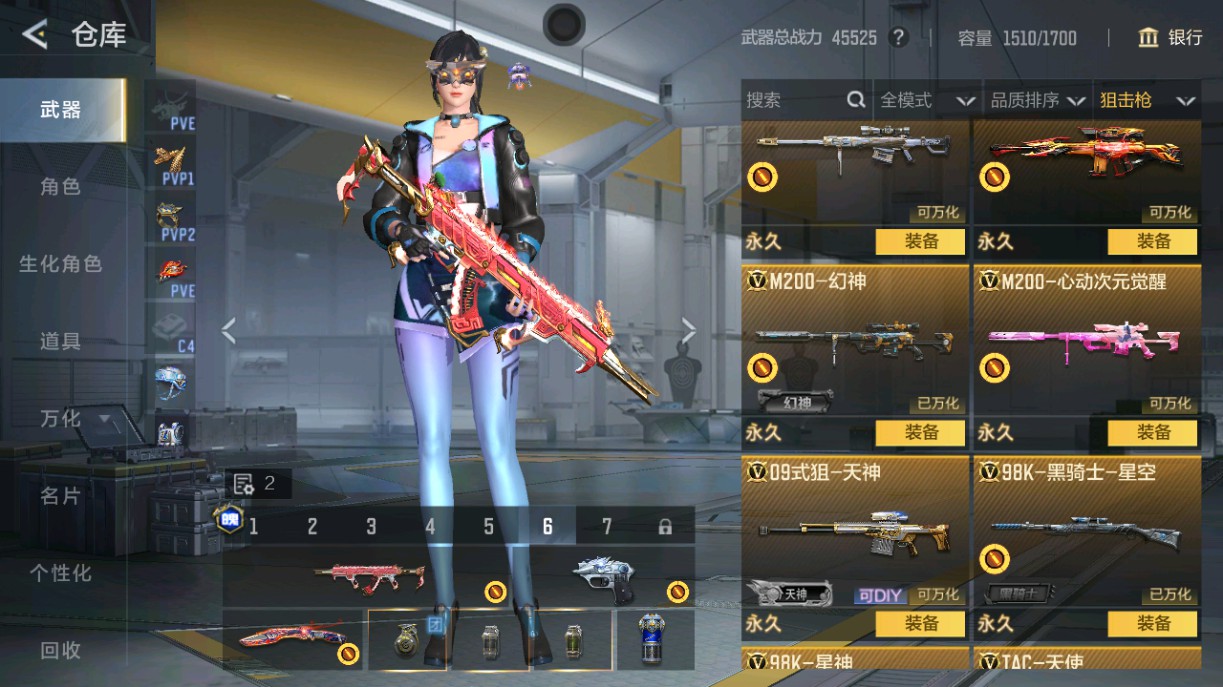Switch to the 名片 tab
Screen dimensions: 1223x687
pyautogui.click(x=61, y=495)
